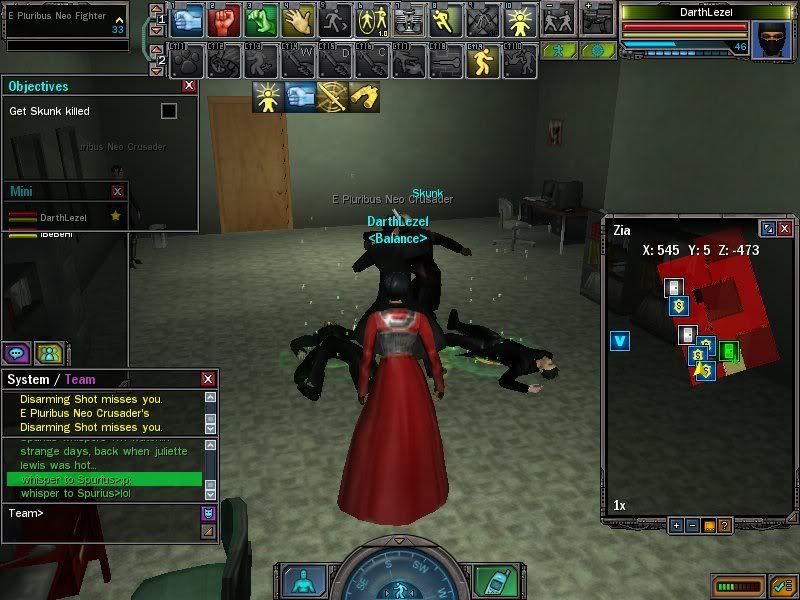Use the red raised fist ability
This screenshot has height=600, width=800.
tap(225, 19)
